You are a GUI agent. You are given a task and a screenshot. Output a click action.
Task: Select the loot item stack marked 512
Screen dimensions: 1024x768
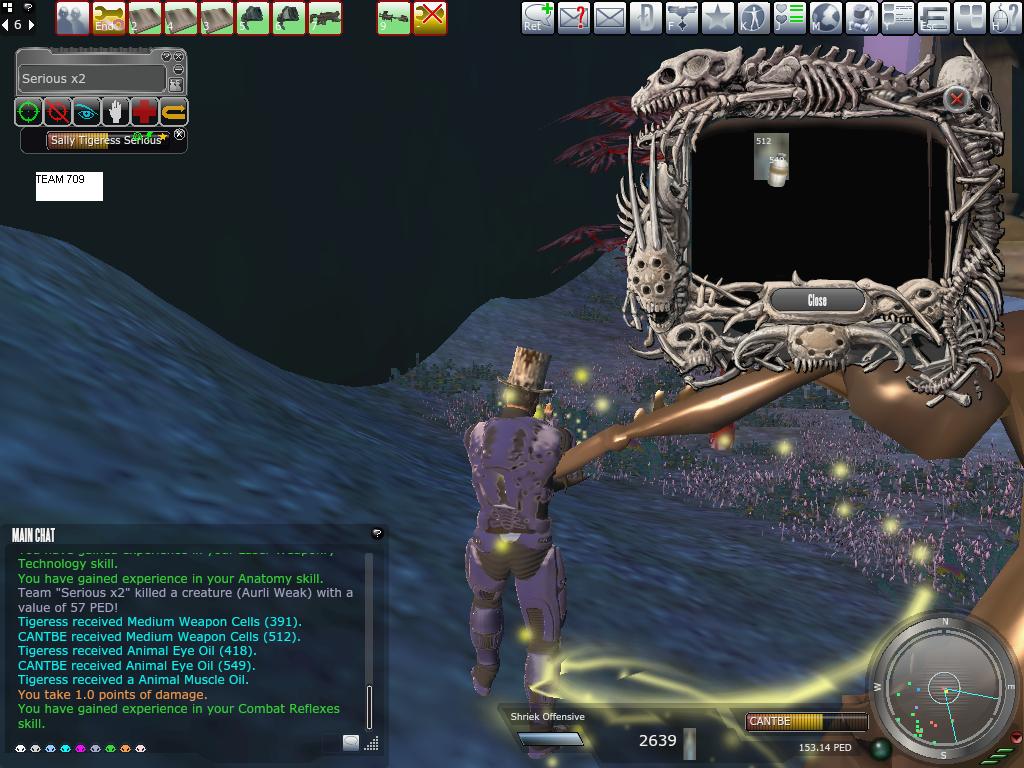[771, 160]
